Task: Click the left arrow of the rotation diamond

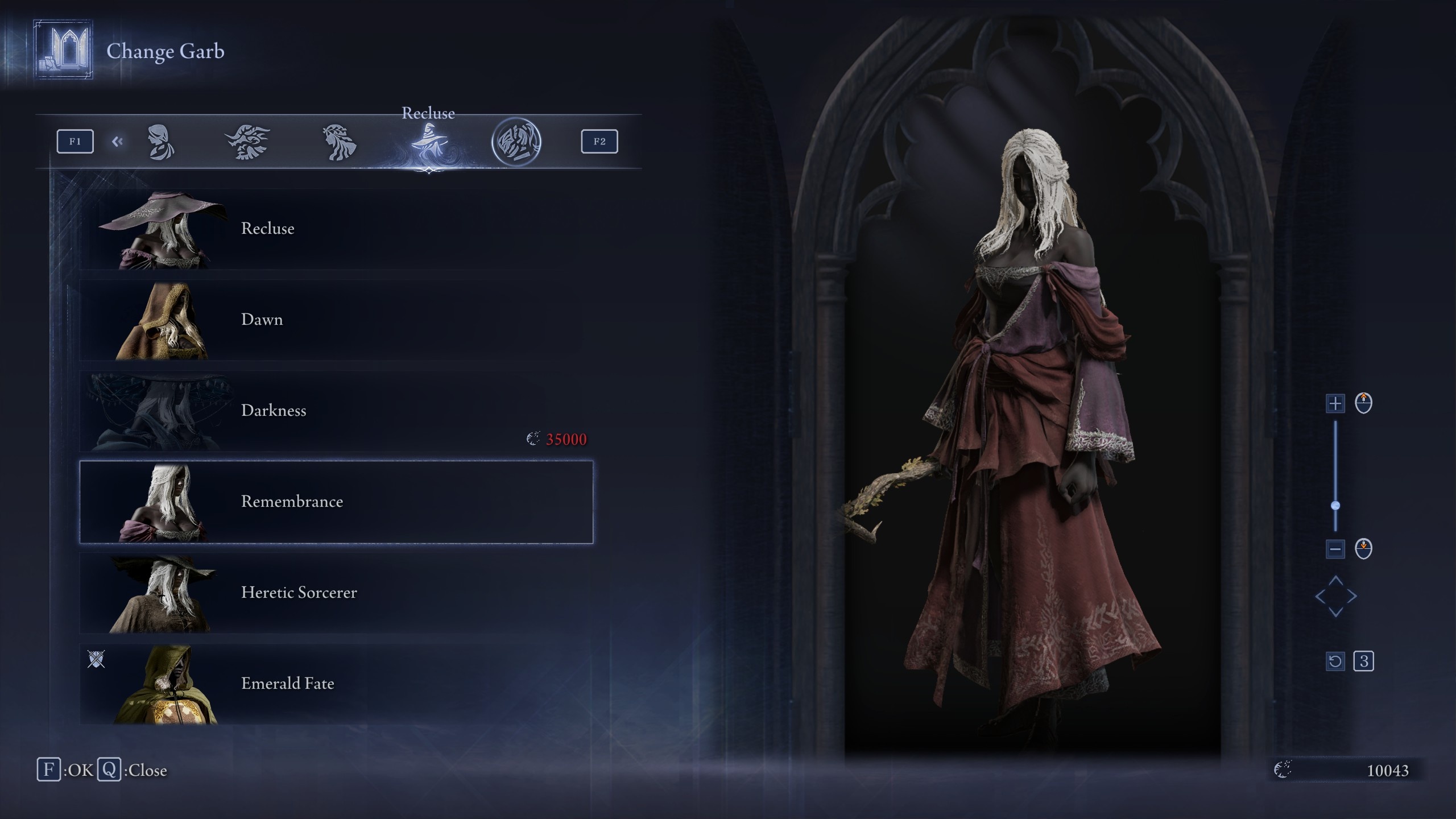Action: (x=1320, y=597)
